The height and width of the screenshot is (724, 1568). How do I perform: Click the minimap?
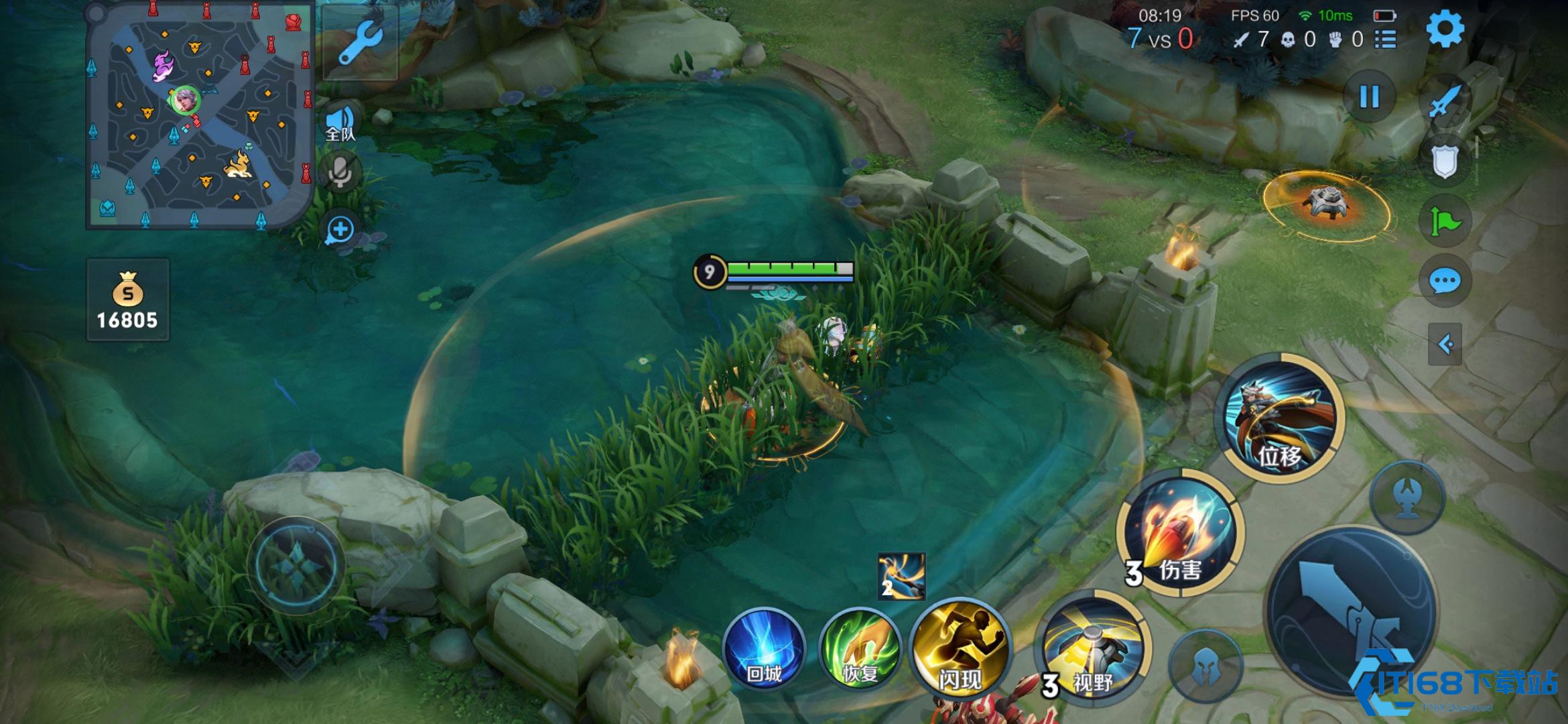pos(199,115)
